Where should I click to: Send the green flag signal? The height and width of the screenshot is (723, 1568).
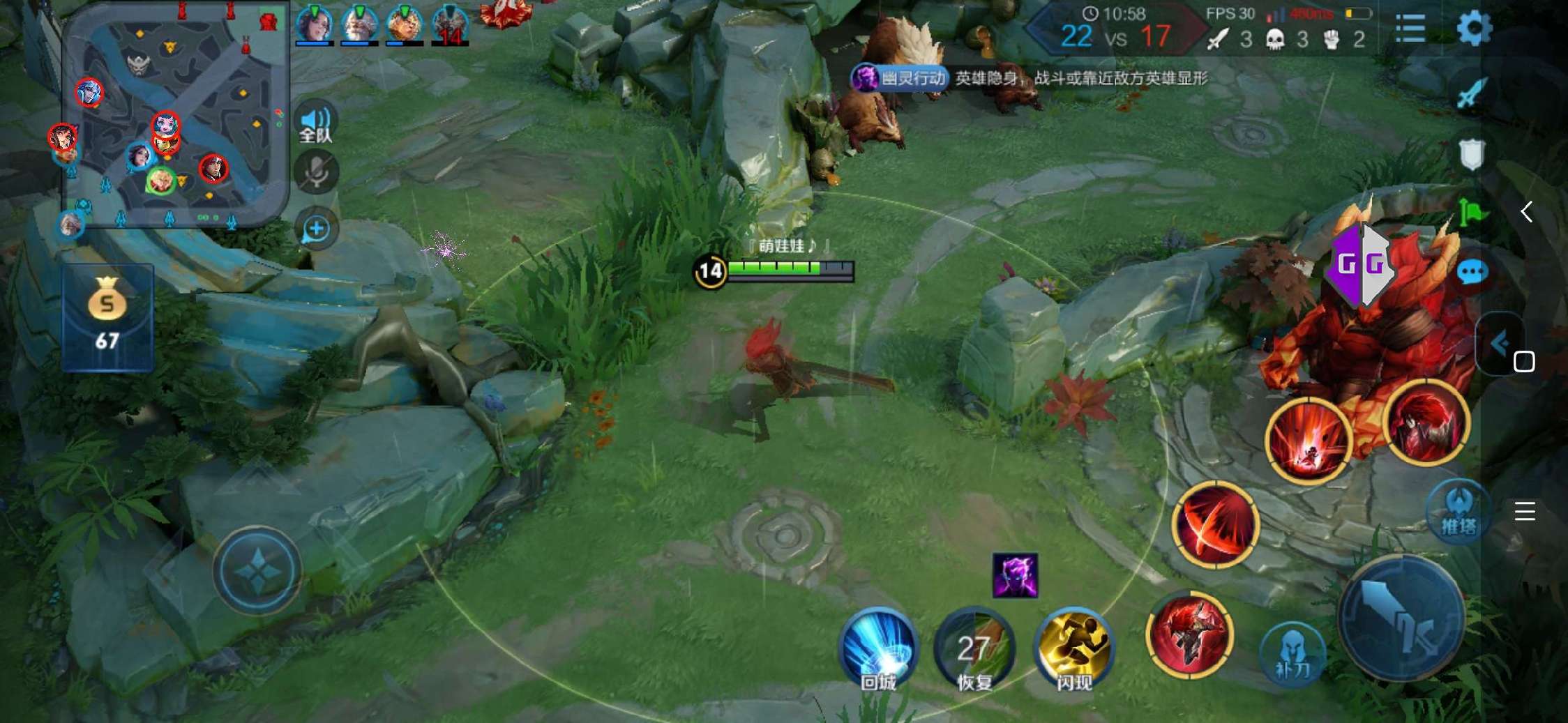(x=1471, y=212)
